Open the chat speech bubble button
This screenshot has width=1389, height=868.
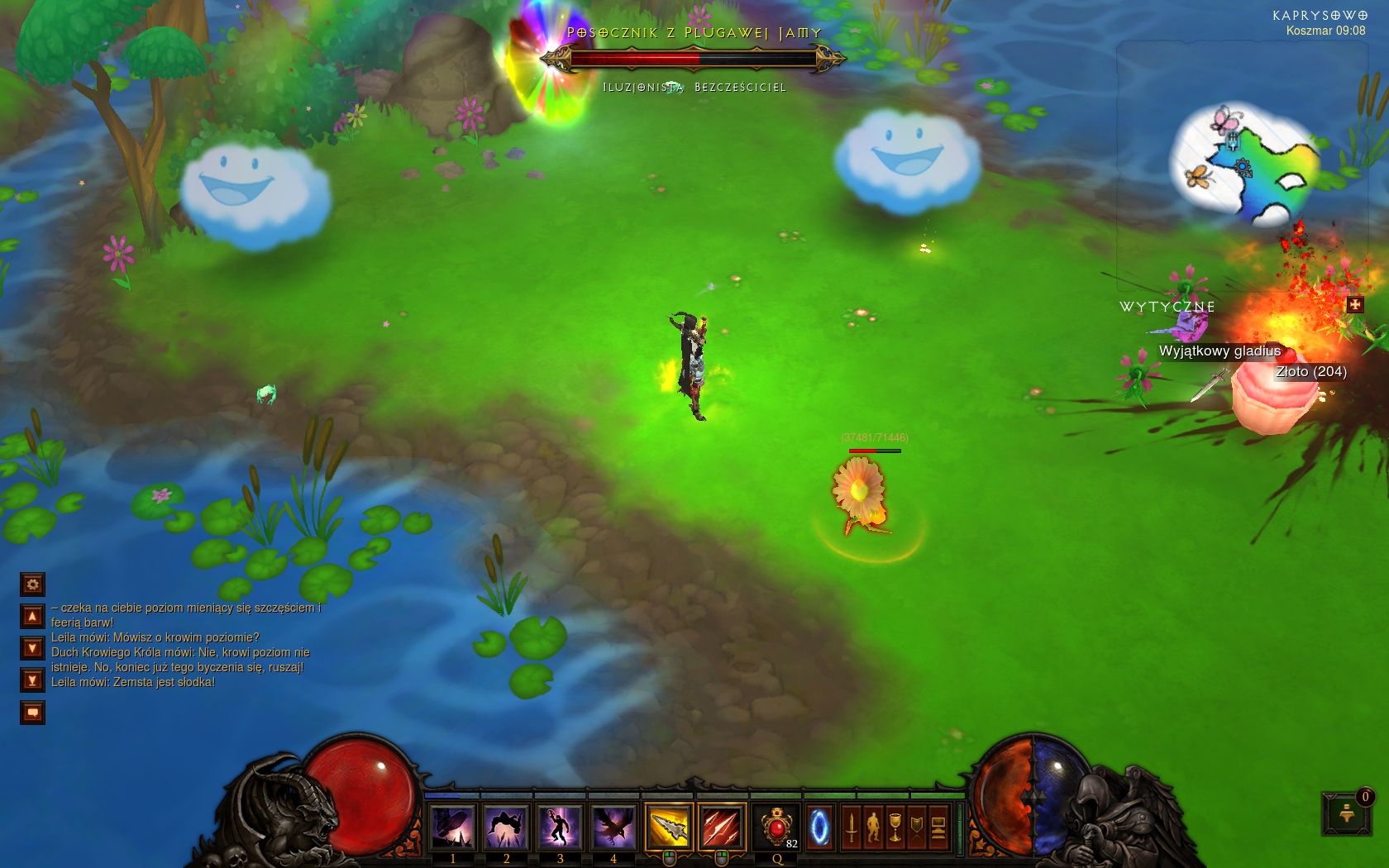point(32,712)
